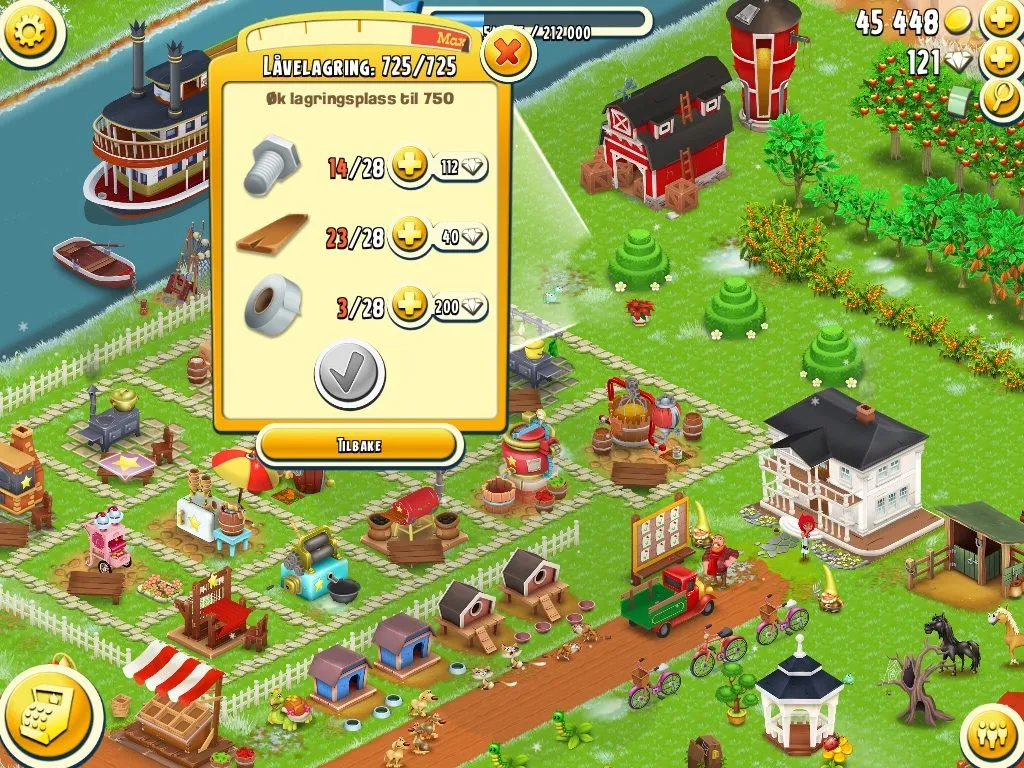Tap the magnifying glass search icon

coord(1000,98)
